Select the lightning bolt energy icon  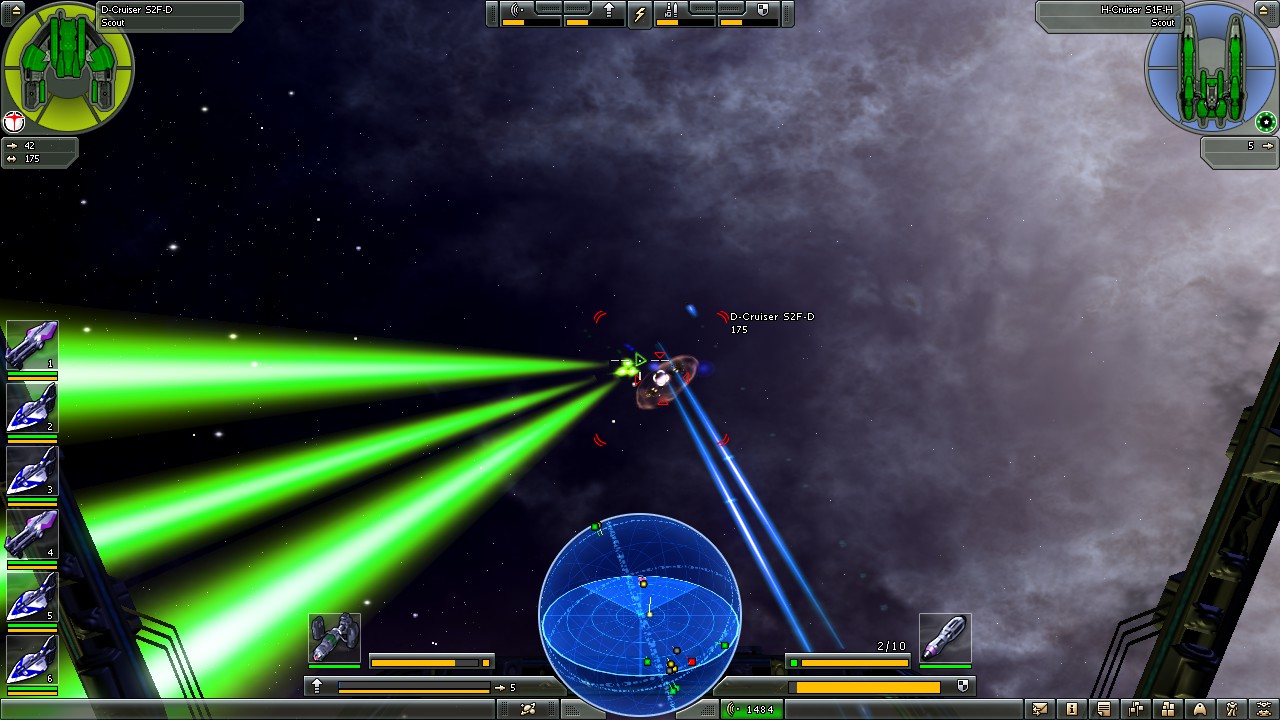[641, 14]
